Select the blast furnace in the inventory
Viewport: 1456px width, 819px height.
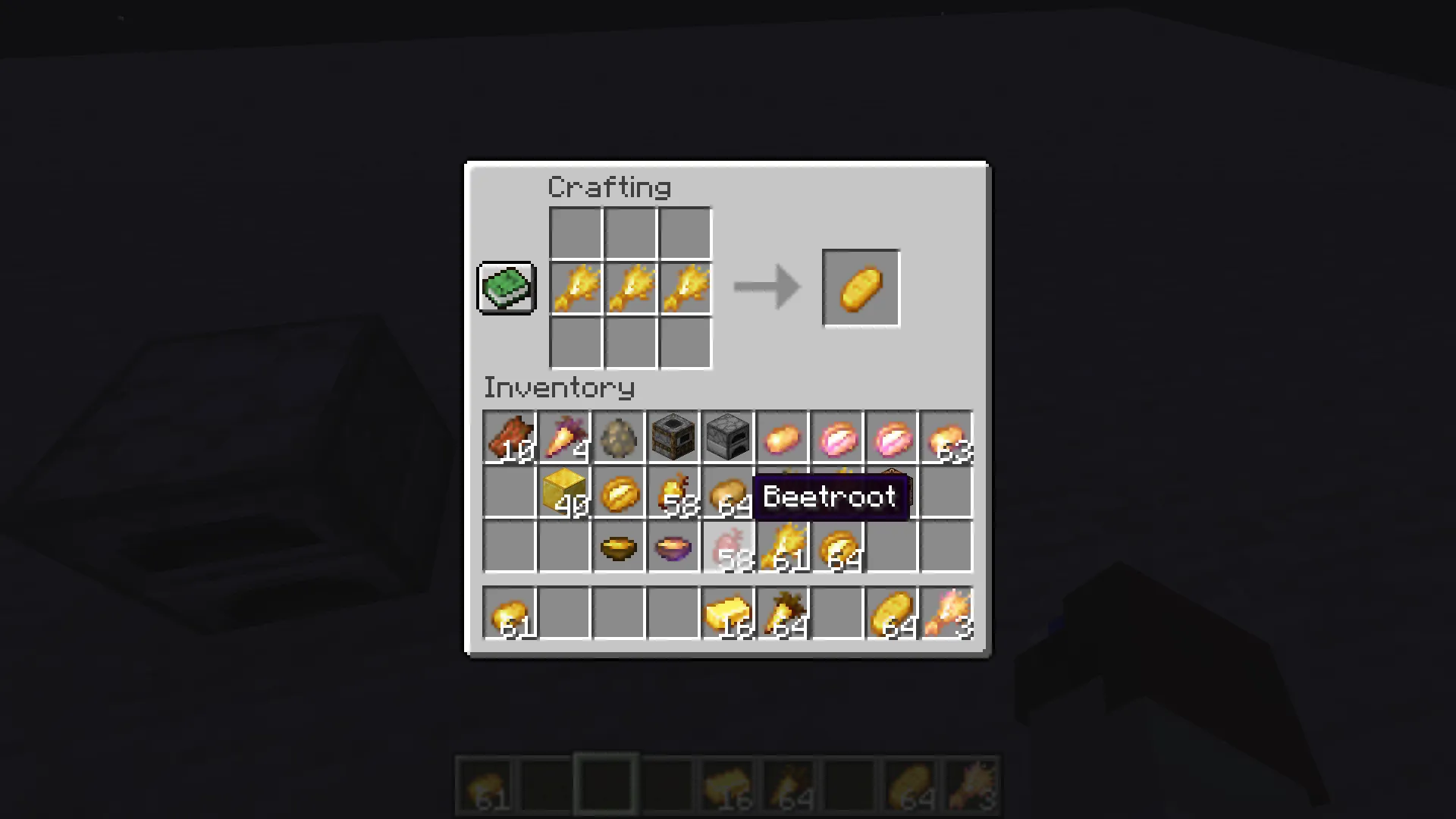click(673, 436)
